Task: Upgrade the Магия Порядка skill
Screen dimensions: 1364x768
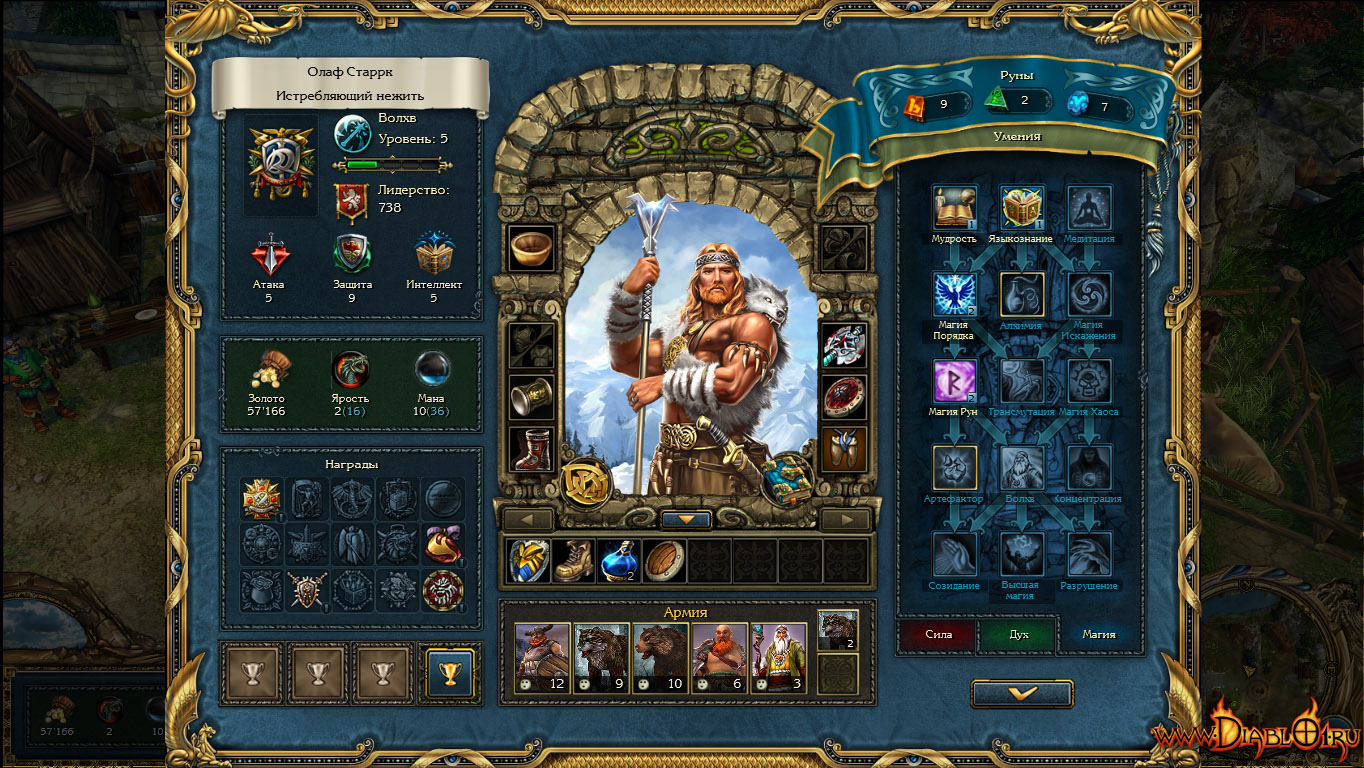Action: pos(954,295)
